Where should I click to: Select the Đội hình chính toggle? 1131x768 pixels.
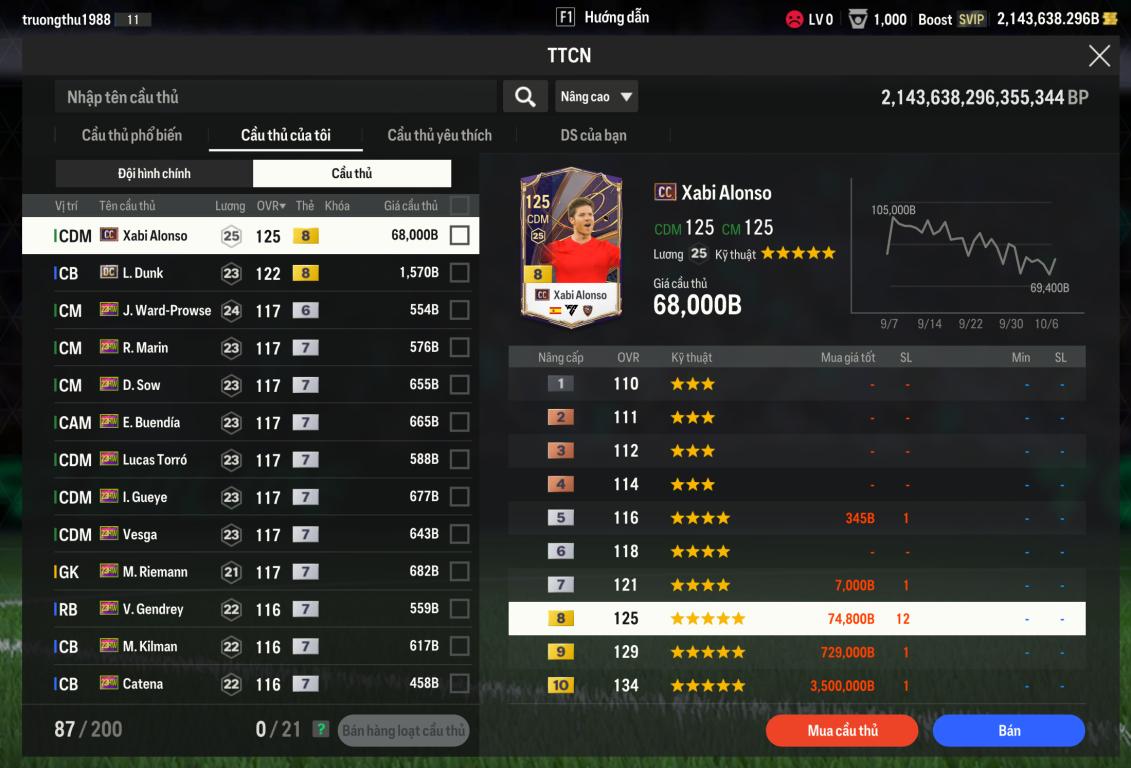(x=154, y=174)
